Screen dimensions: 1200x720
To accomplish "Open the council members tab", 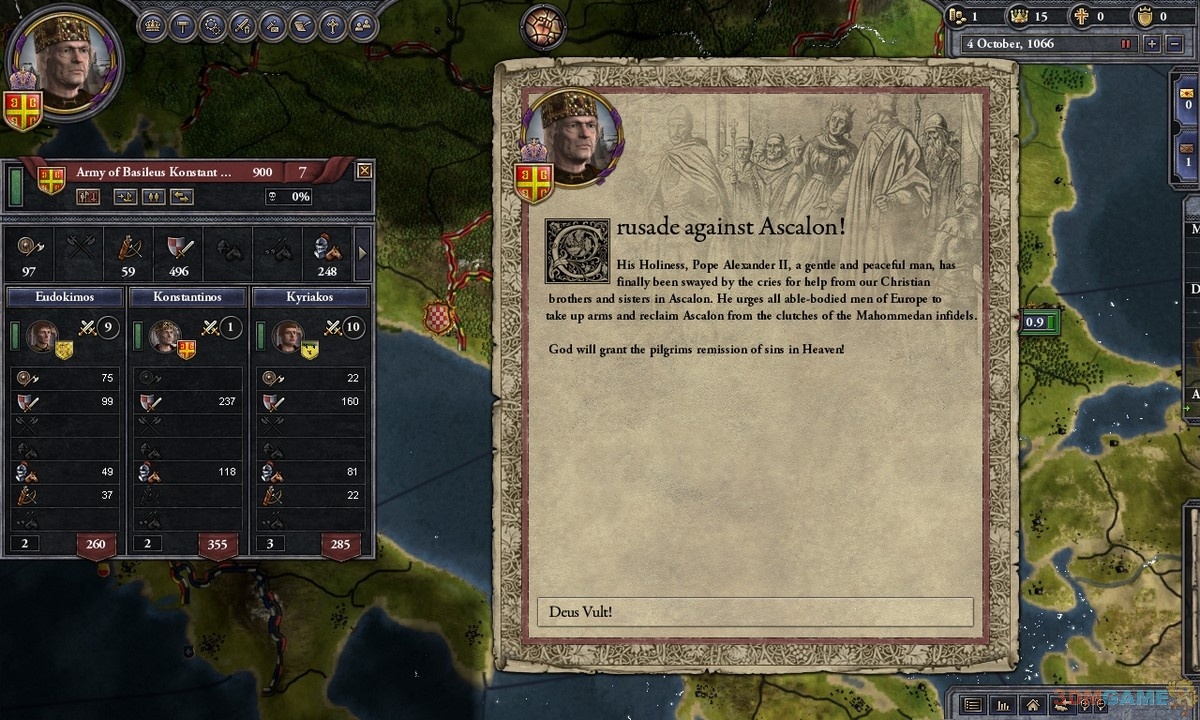I will (x=362, y=26).
